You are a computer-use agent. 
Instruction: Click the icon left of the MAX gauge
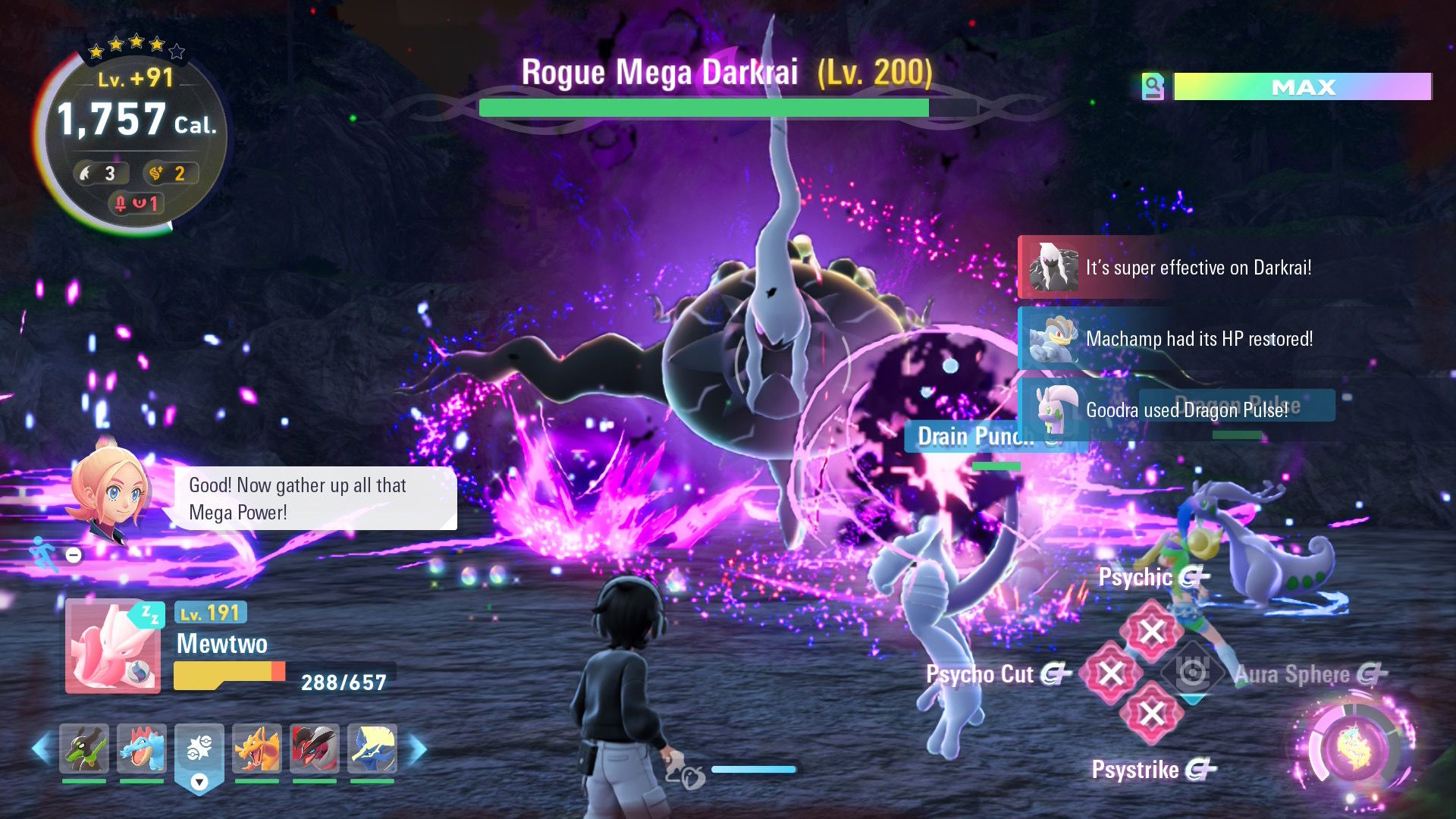tap(1153, 87)
